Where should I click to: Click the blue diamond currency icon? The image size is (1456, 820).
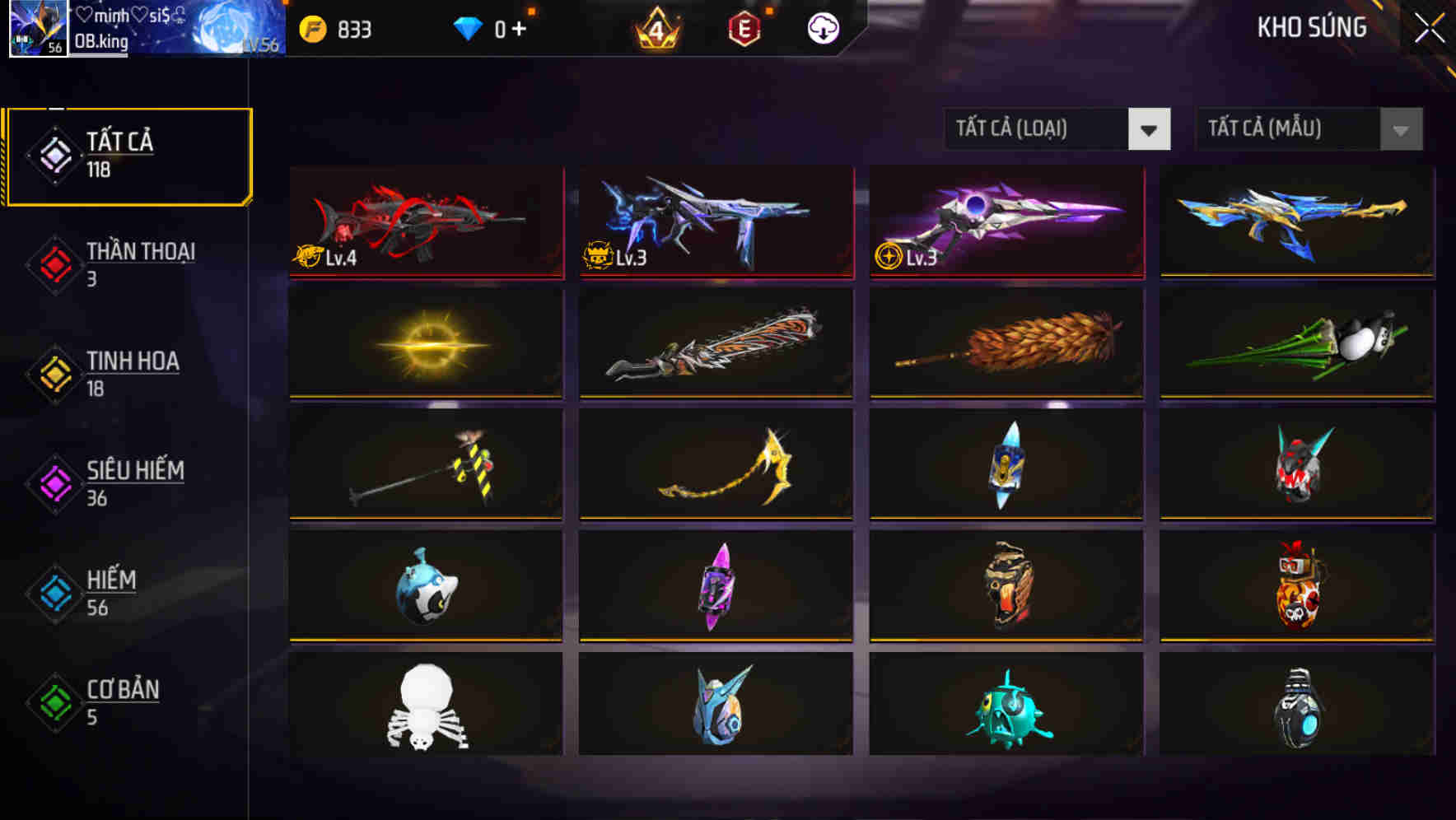(466, 27)
